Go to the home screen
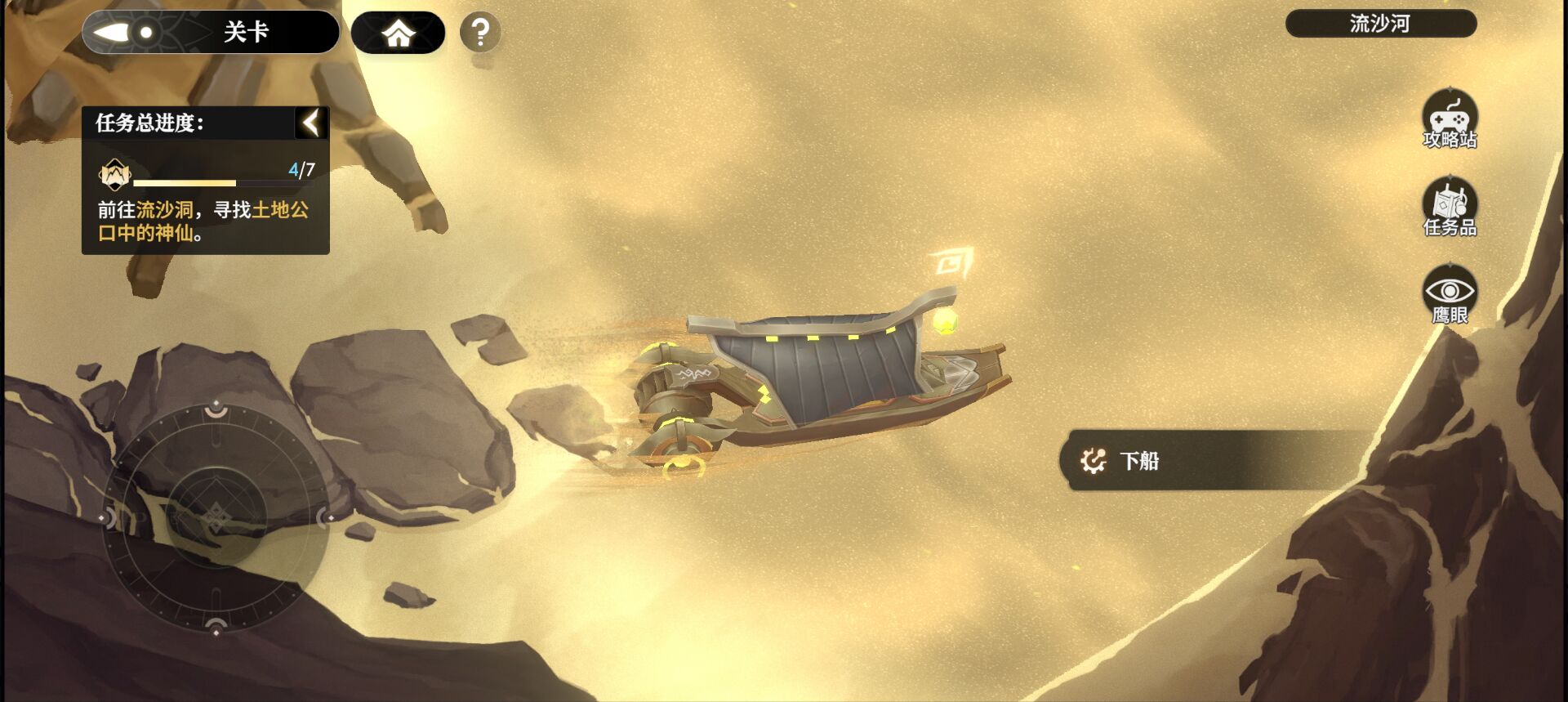Screen dimensions: 1568x702 [x=398, y=34]
